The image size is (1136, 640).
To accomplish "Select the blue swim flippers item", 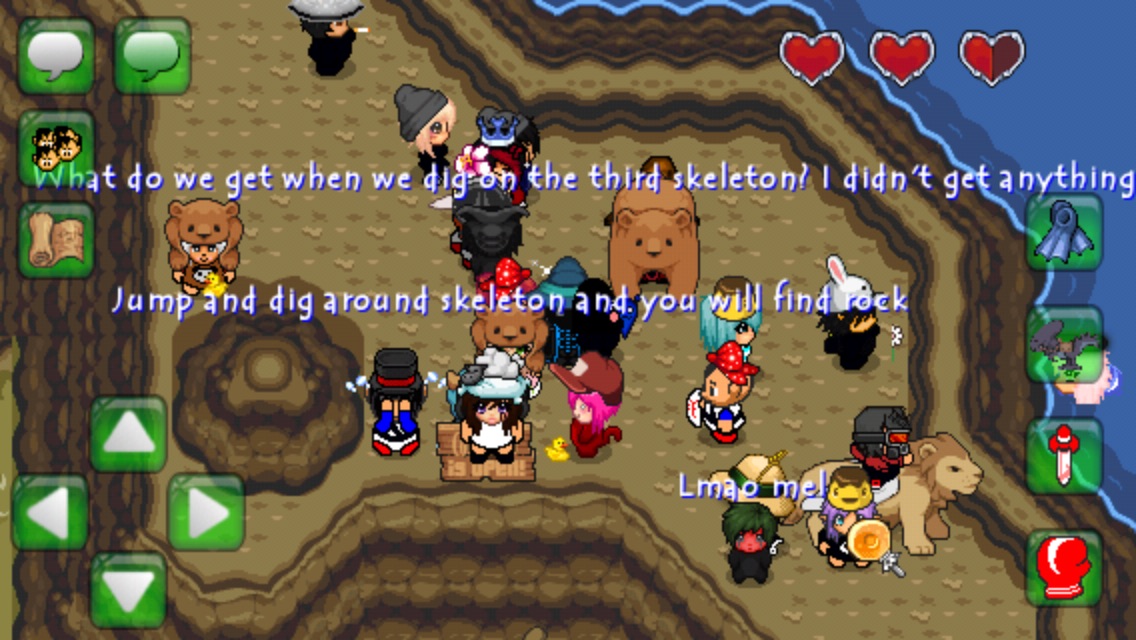I will pyautogui.click(x=1064, y=232).
